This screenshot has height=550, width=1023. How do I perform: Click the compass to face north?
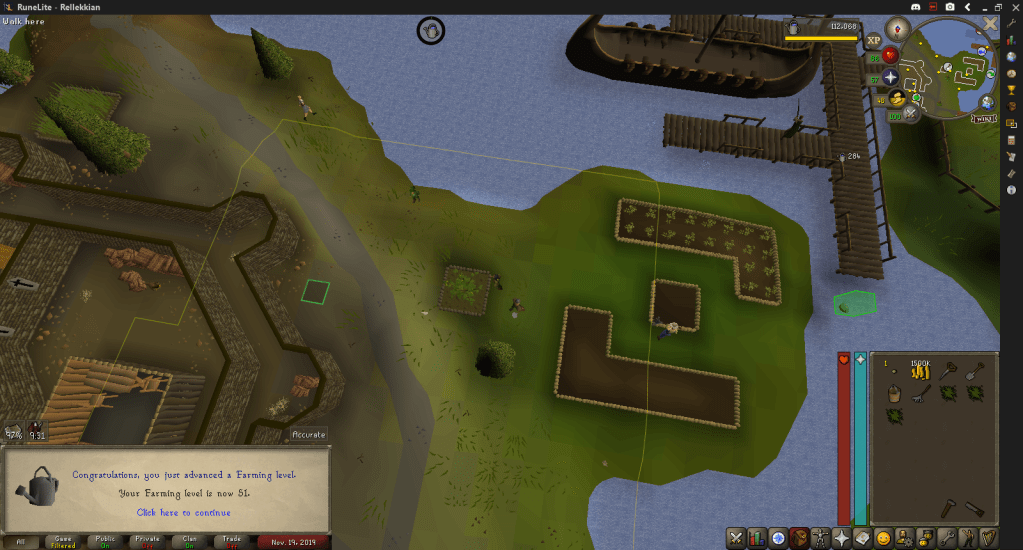[898, 29]
